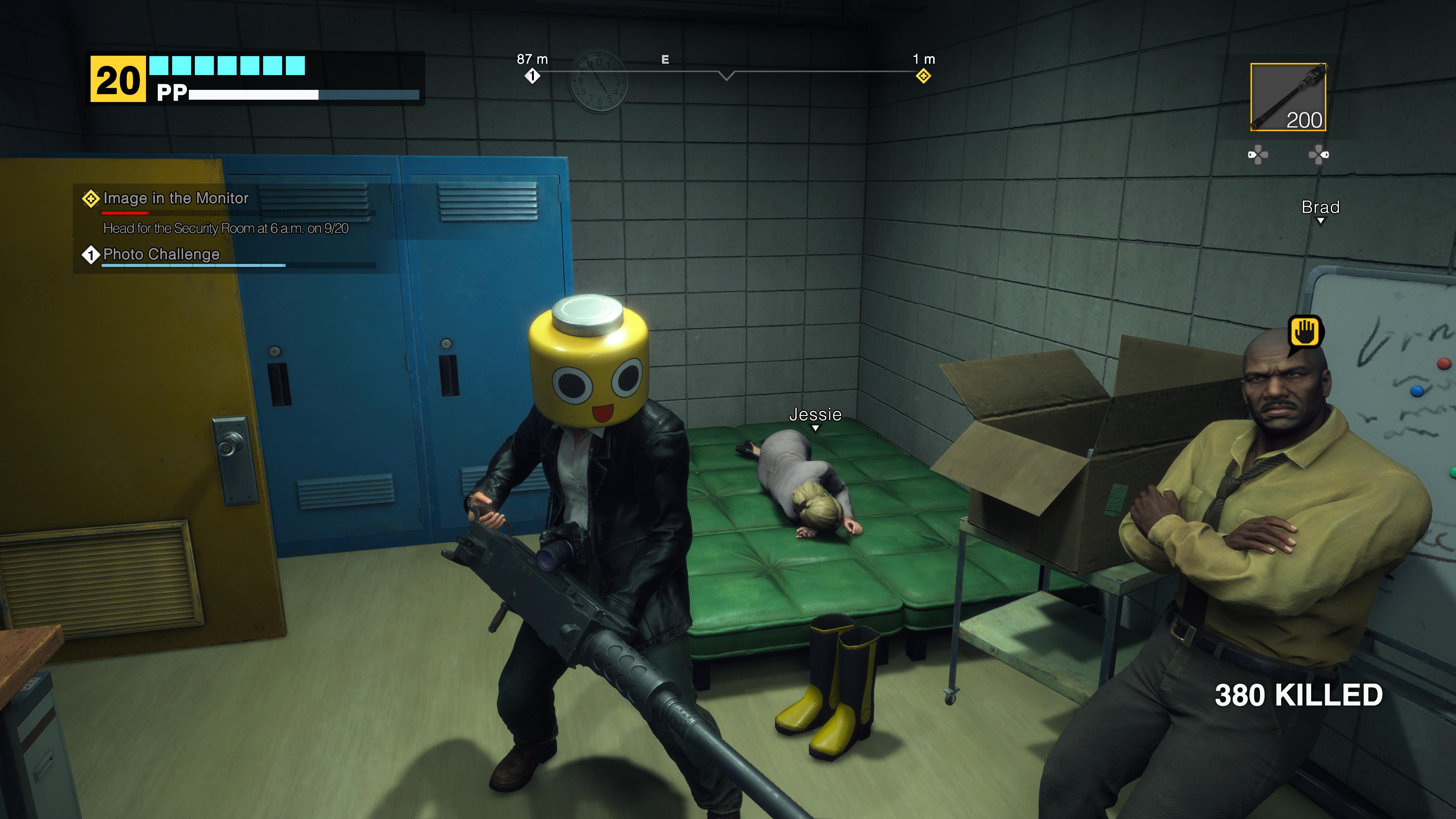Click the 87 m photo challenge compass marker
Viewport: 1456px width, 819px height.
click(532, 76)
